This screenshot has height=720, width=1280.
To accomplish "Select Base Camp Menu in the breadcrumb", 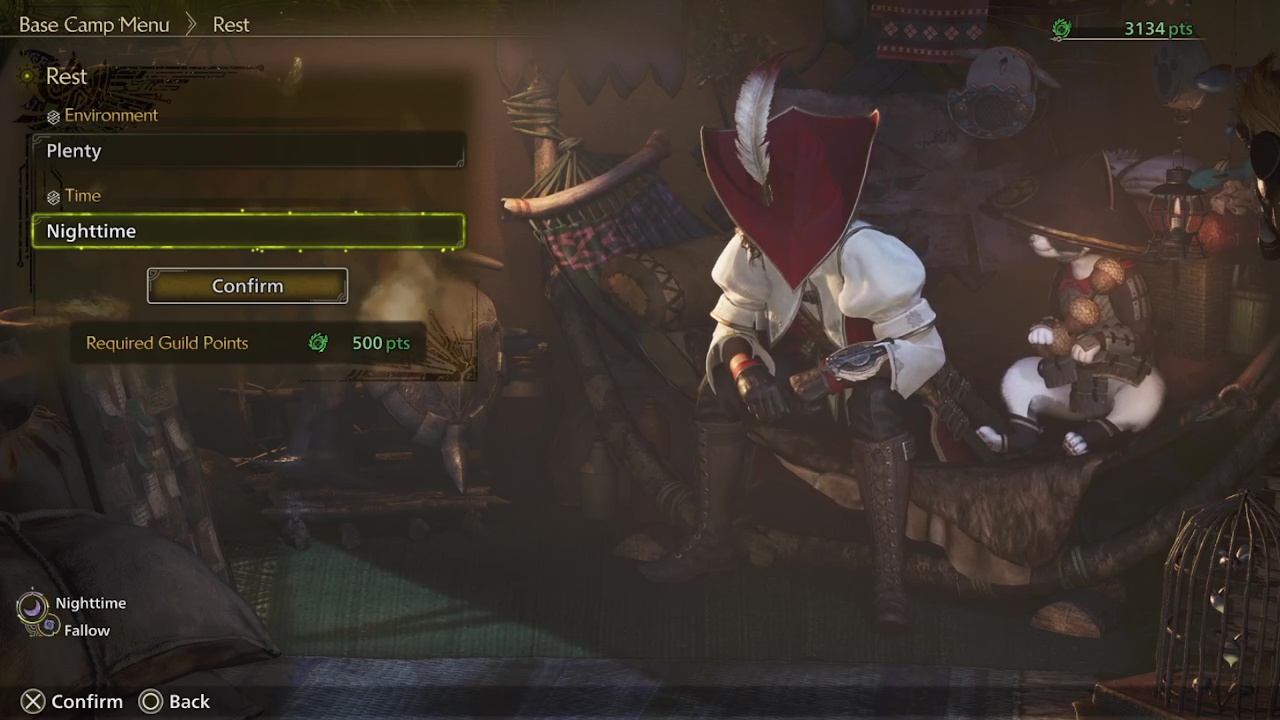I will 94,24.
